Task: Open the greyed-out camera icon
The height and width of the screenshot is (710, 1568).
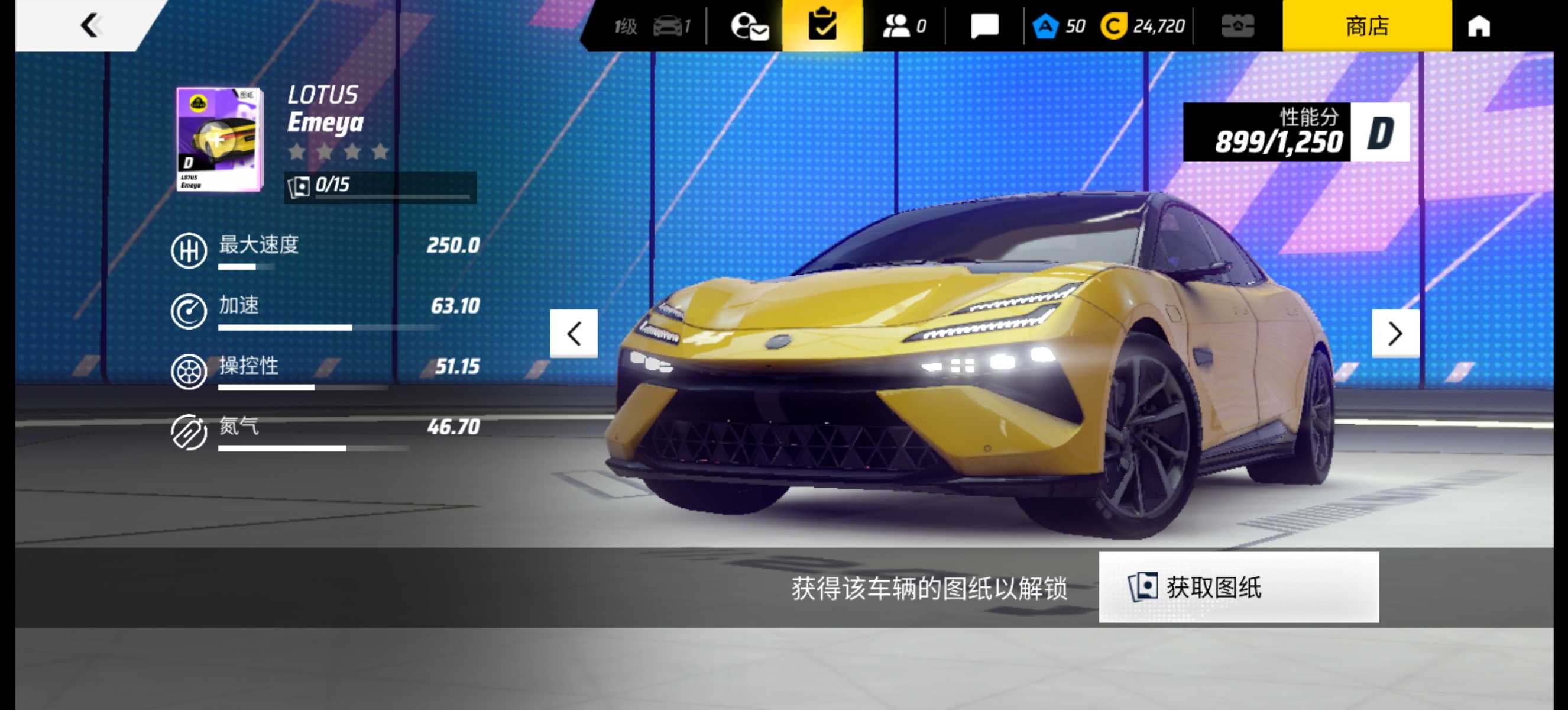Action: [1237, 25]
